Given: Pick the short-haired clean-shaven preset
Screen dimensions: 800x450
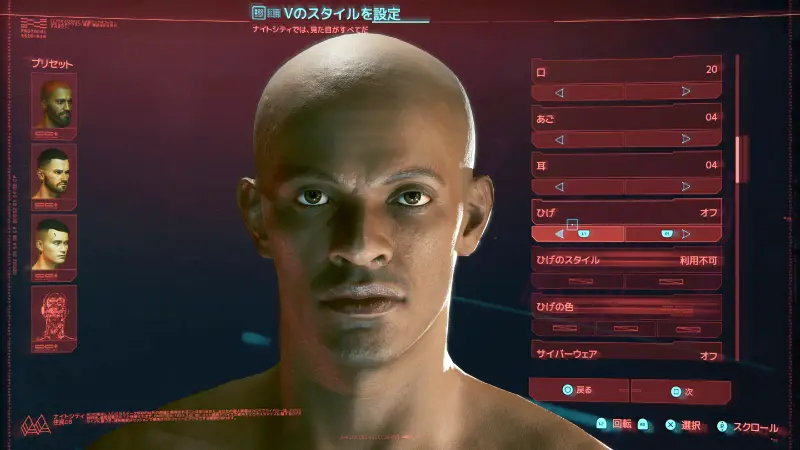Looking at the screenshot, I should 54,243.
